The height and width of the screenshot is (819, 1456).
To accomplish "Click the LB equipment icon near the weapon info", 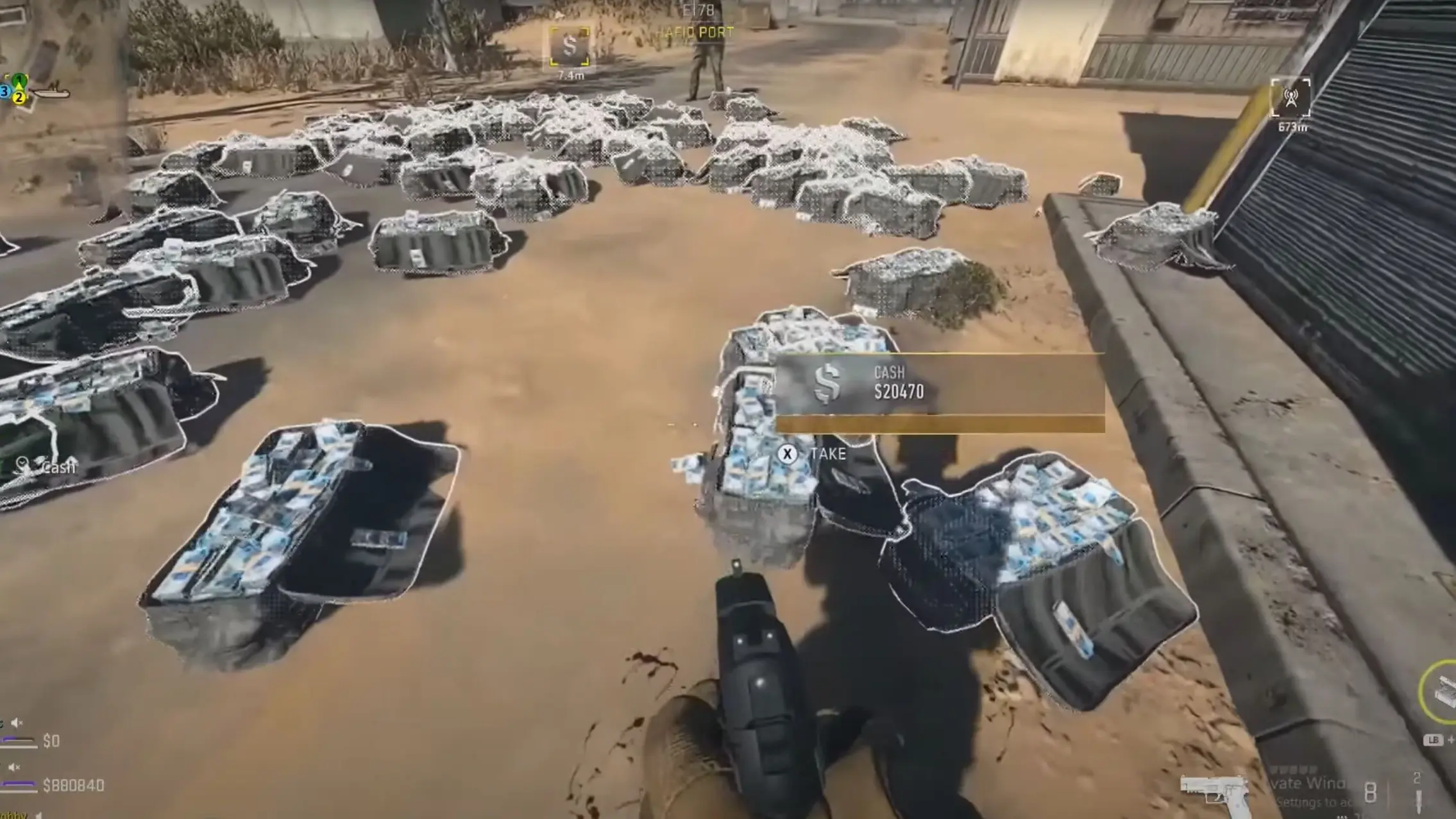I will click(1435, 739).
